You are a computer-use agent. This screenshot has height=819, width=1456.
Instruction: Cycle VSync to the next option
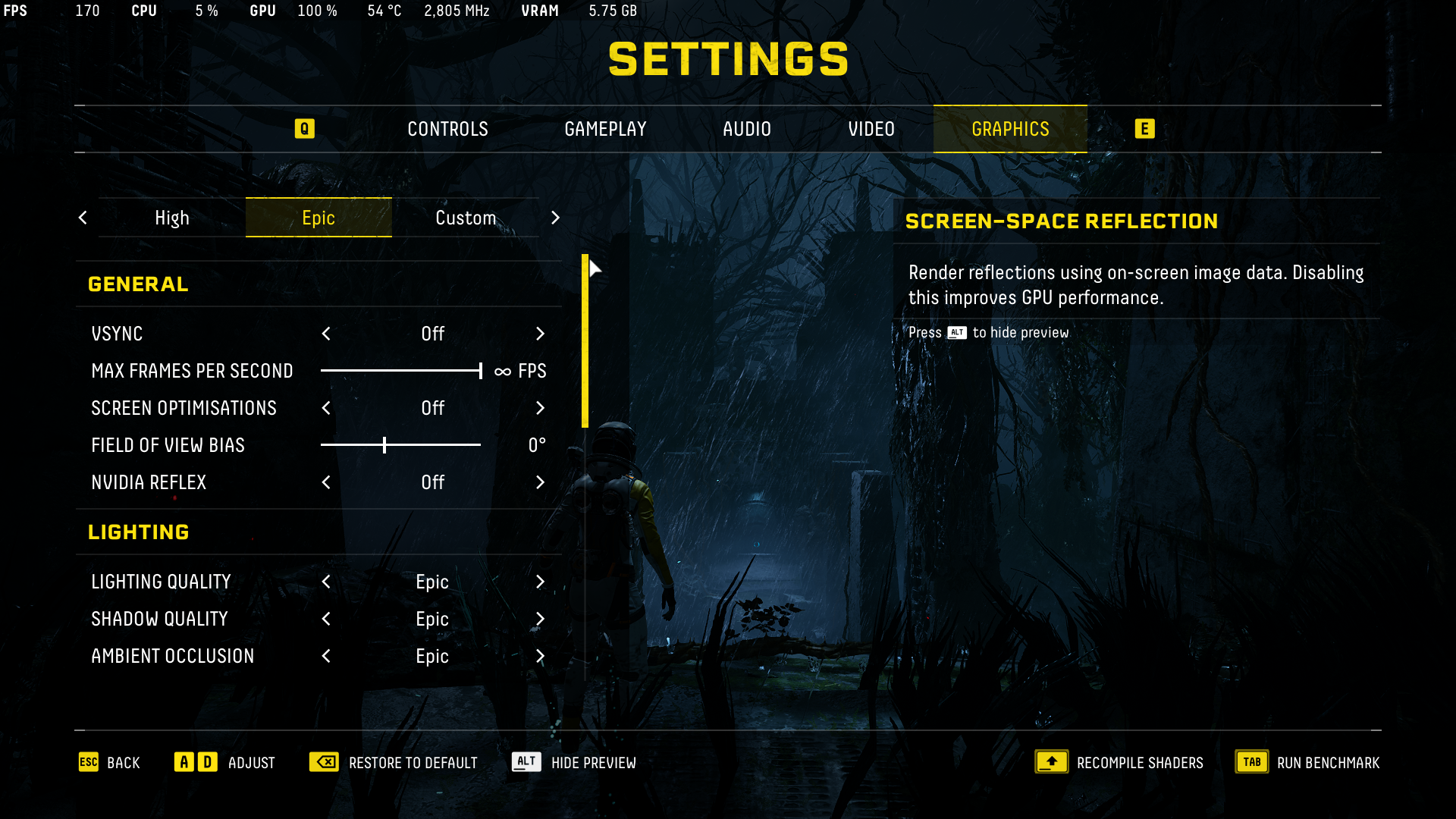pyautogui.click(x=540, y=334)
